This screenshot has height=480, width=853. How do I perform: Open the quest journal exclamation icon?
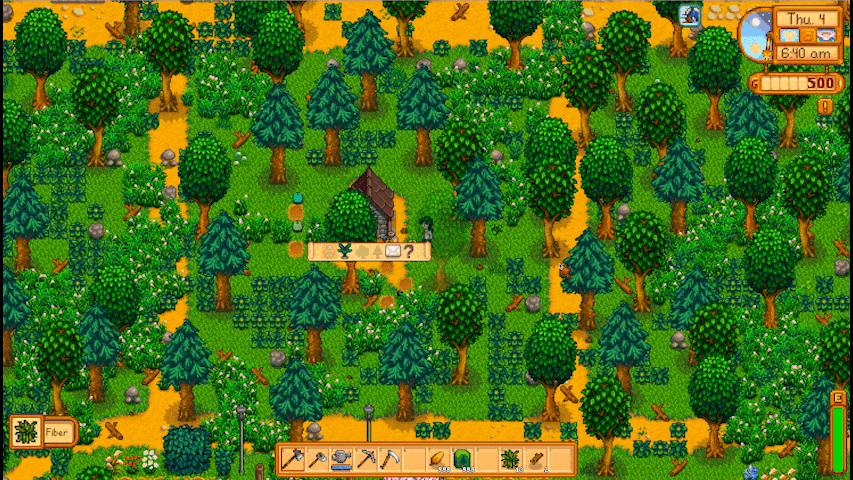[x=825, y=106]
